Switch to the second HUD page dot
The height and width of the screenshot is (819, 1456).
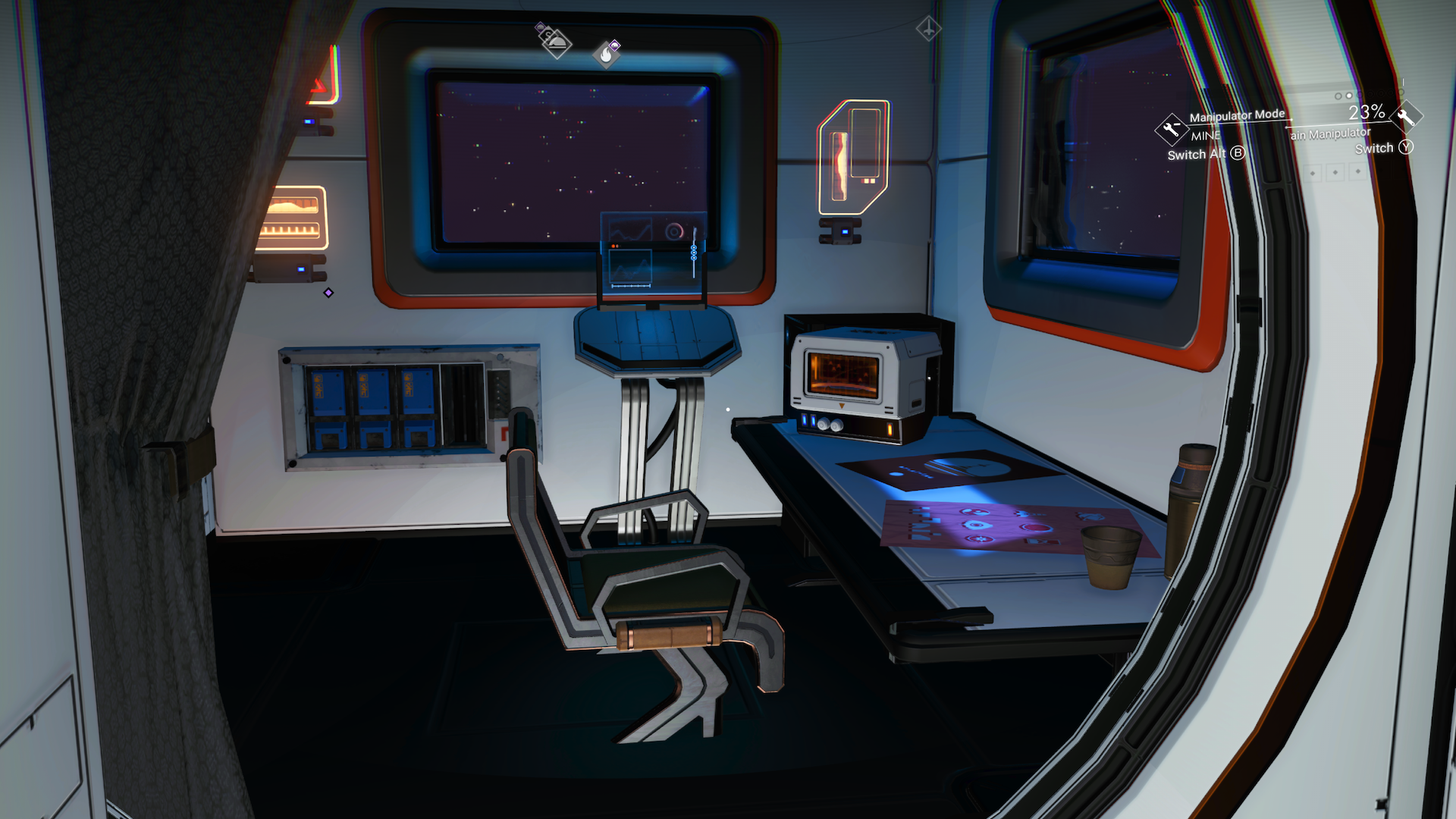1348,96
